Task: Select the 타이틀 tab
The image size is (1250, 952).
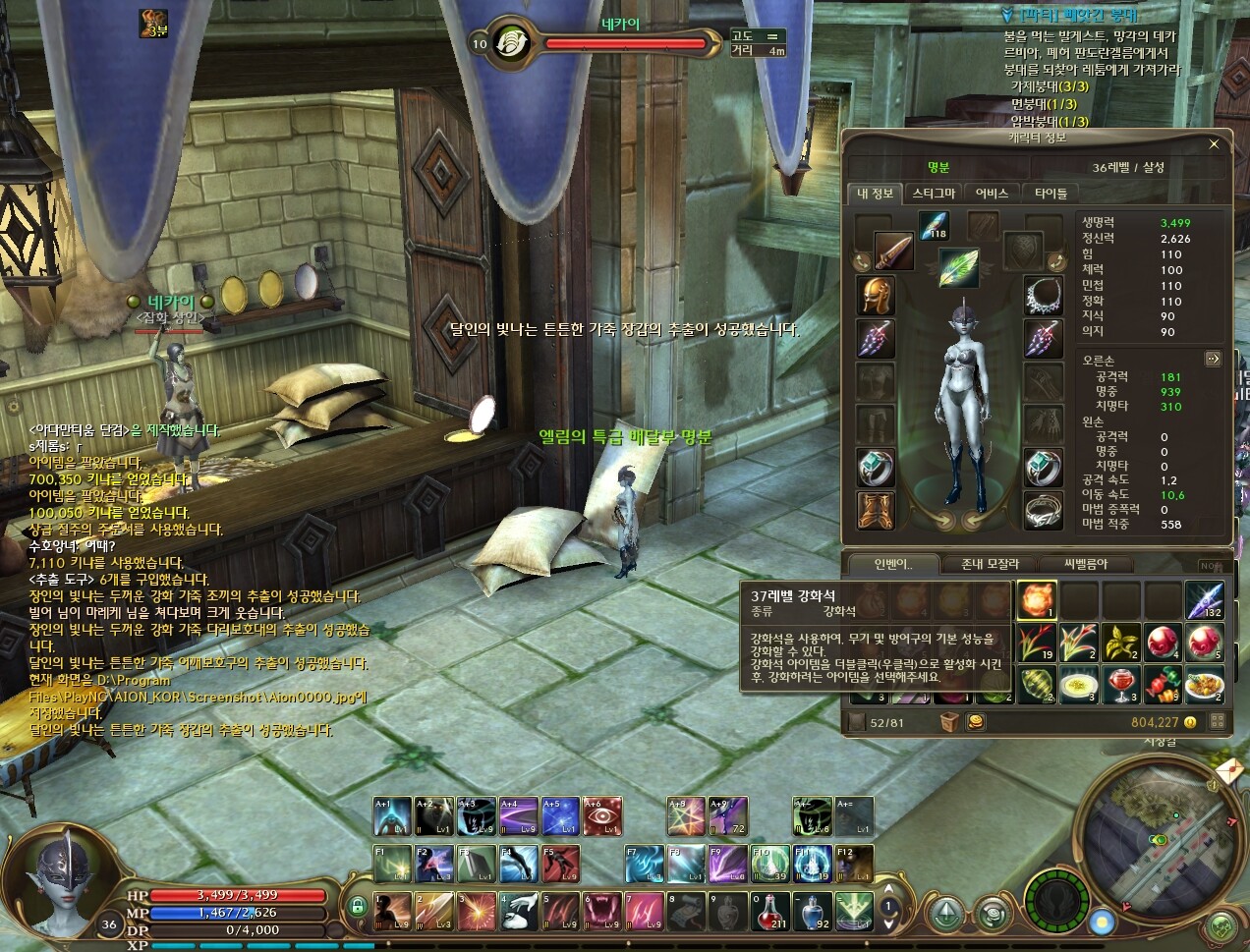Action: [x=1051, y=194]
